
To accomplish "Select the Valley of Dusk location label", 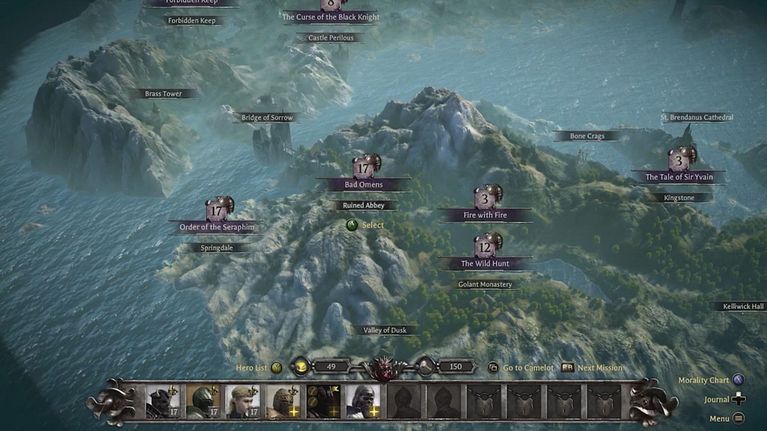I will [x=385, y=330].
